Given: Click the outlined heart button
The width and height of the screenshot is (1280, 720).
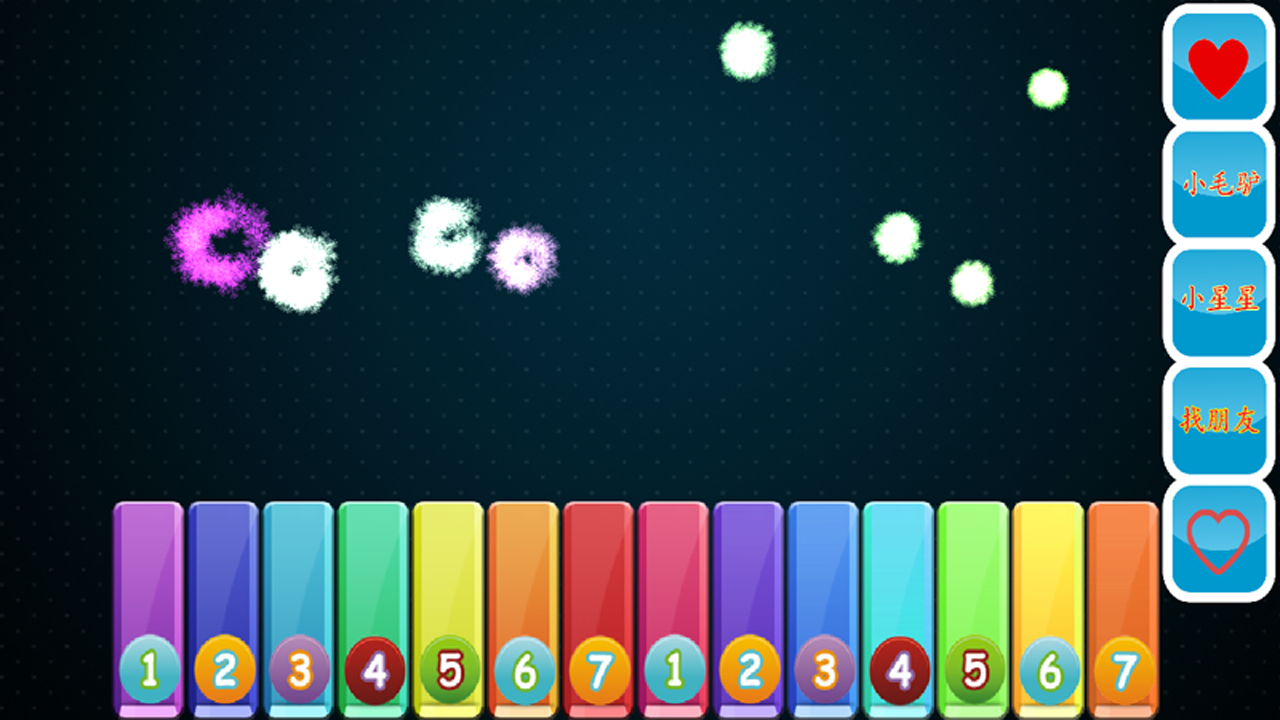Looking at the screenshot, I should point(1218,540).
